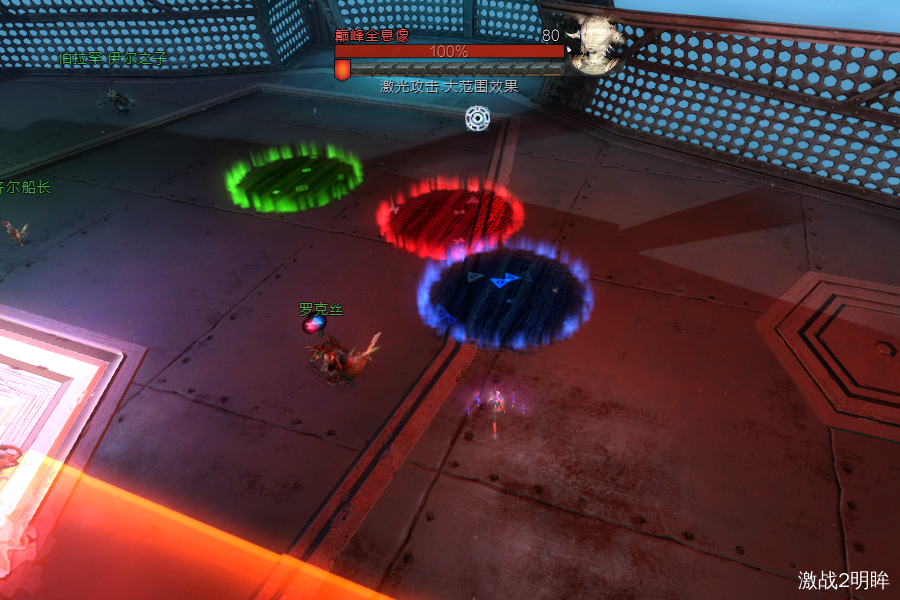900x600 pixels.
Task: Select the 罗克丝 nameplate
Action: tap(321, 310)
